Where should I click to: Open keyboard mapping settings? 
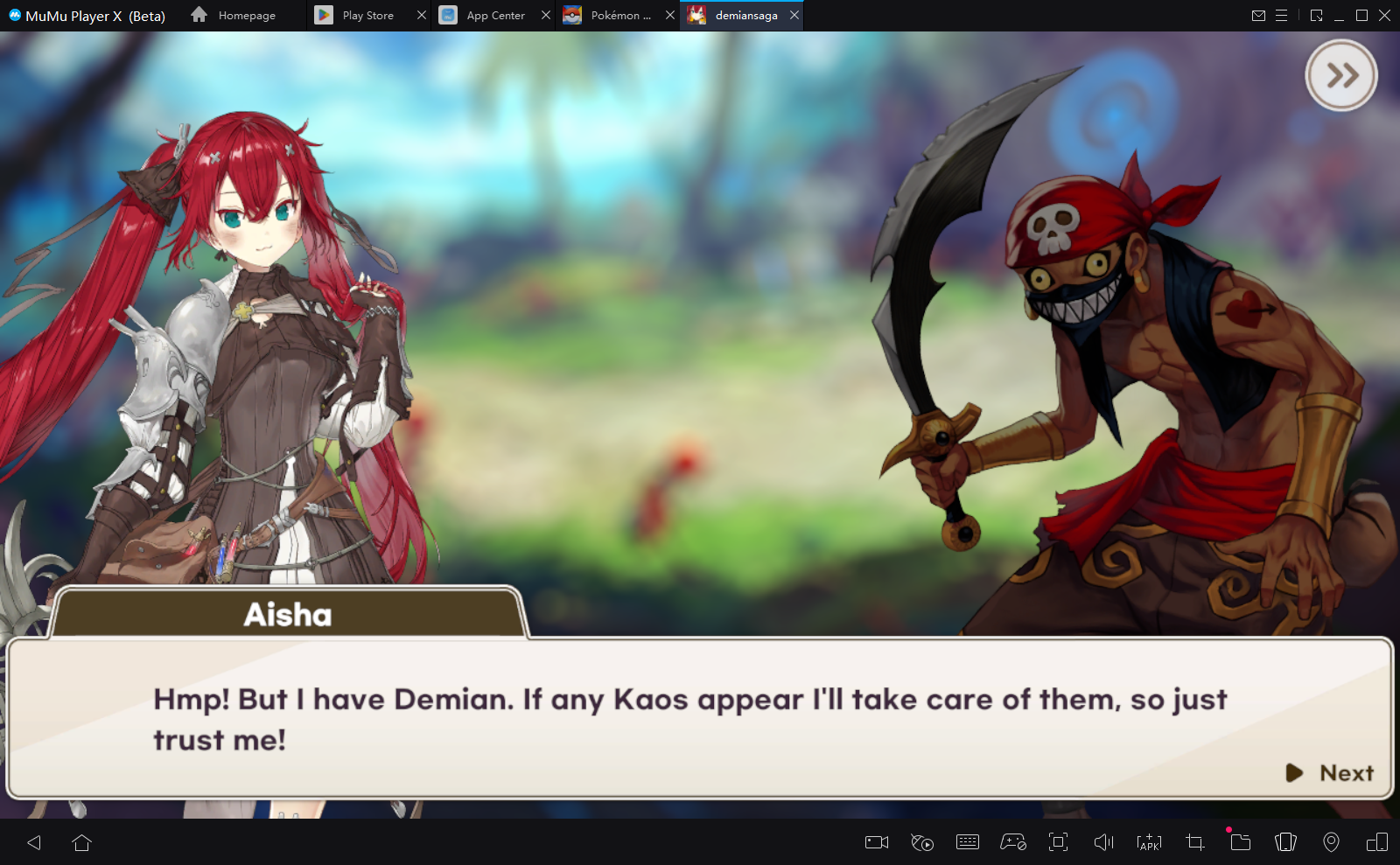click(968, 842)
